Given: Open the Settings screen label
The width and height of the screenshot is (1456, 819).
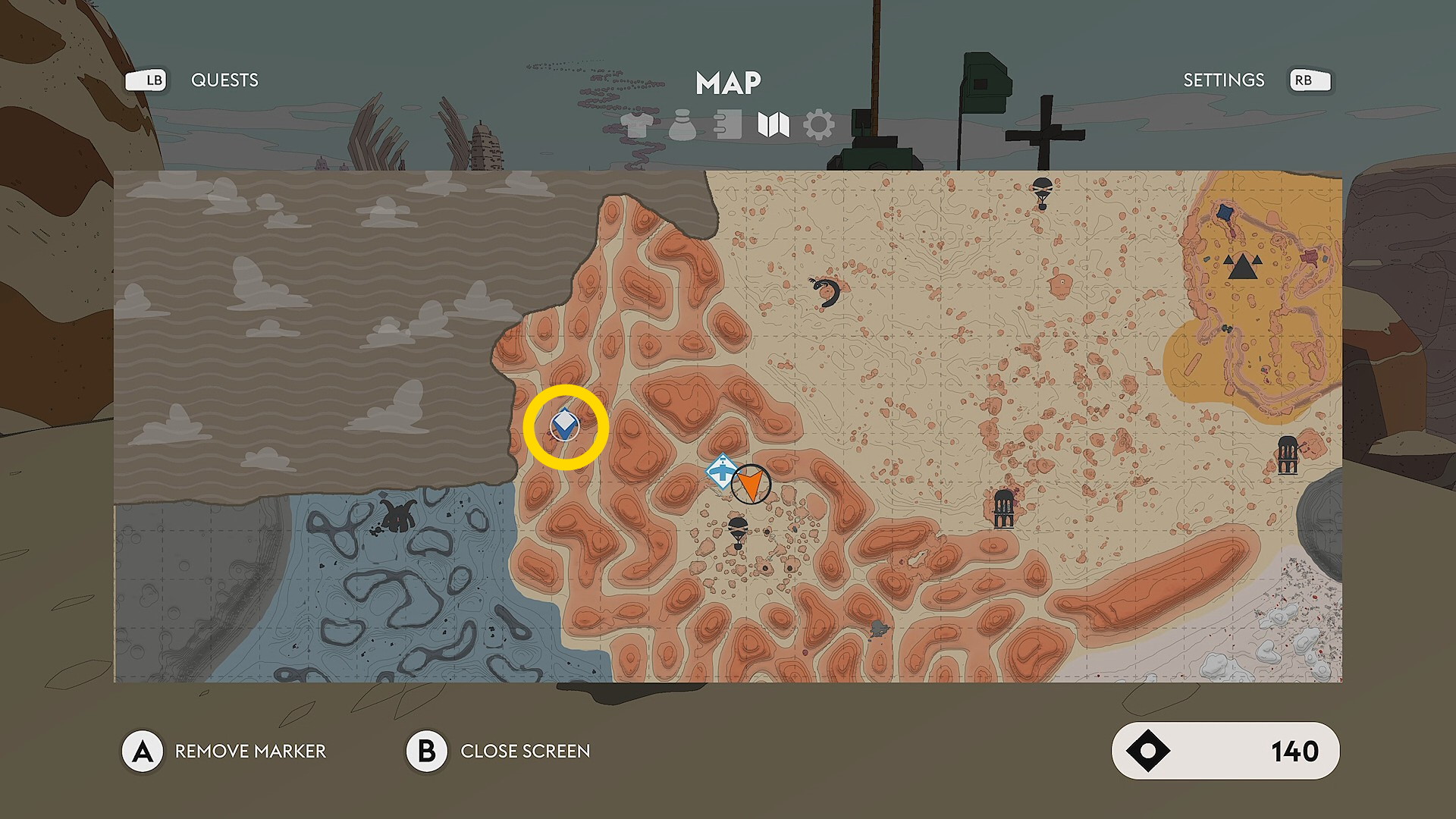Looking at the screenshot, I should [x=1223, y=80].
